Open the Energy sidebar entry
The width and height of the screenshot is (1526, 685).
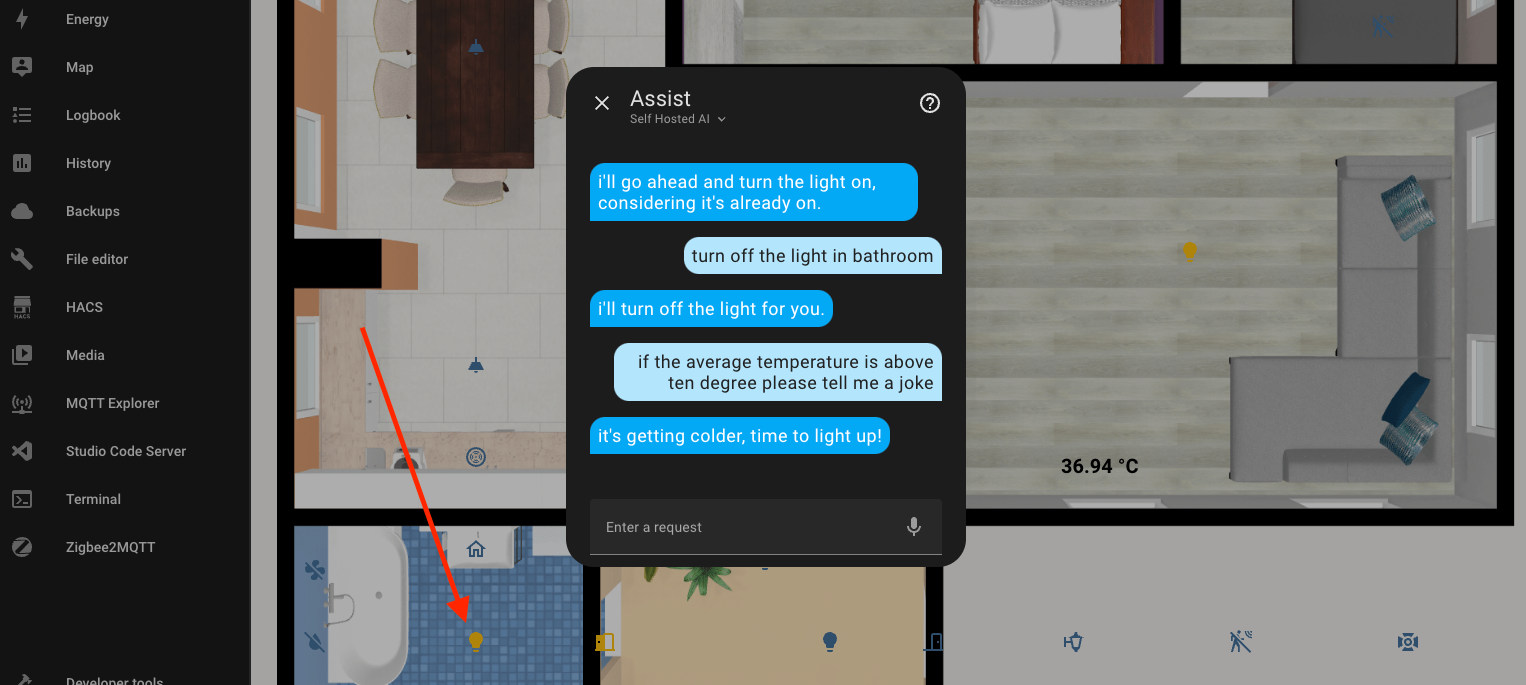coord(87,19)
